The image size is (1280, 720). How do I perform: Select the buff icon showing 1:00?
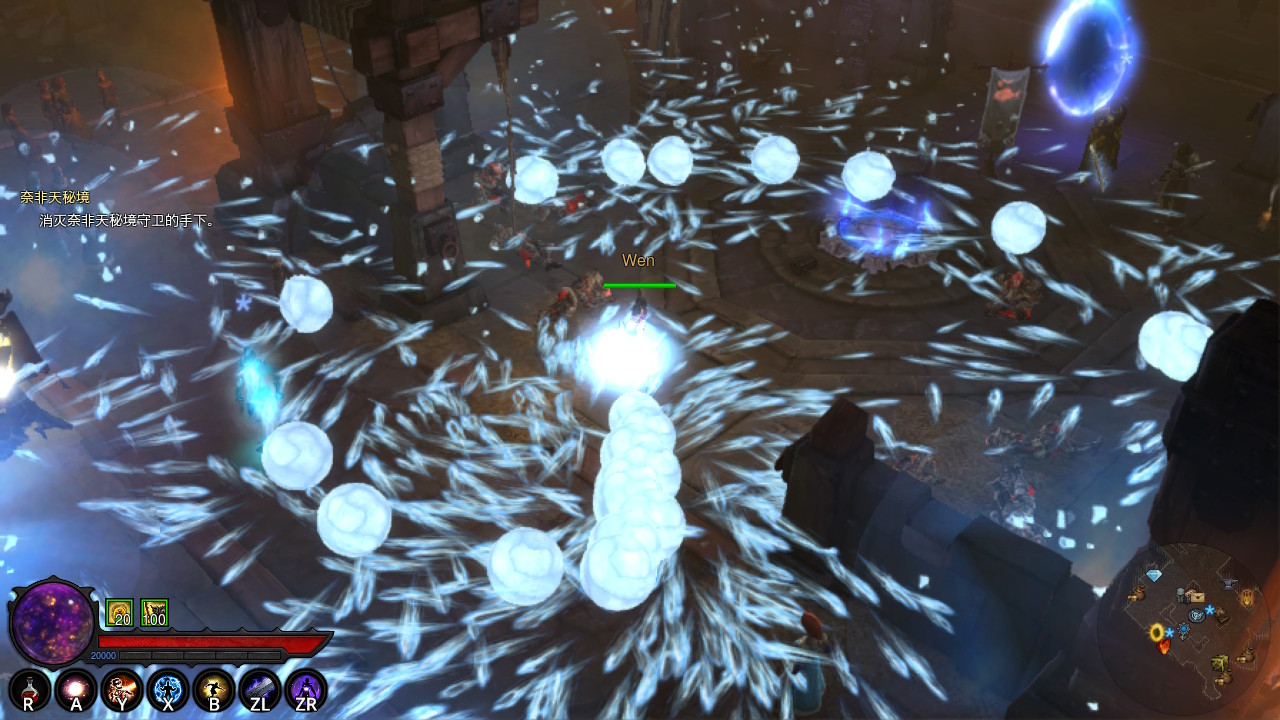pyautogui.click(x=154, y=613)
